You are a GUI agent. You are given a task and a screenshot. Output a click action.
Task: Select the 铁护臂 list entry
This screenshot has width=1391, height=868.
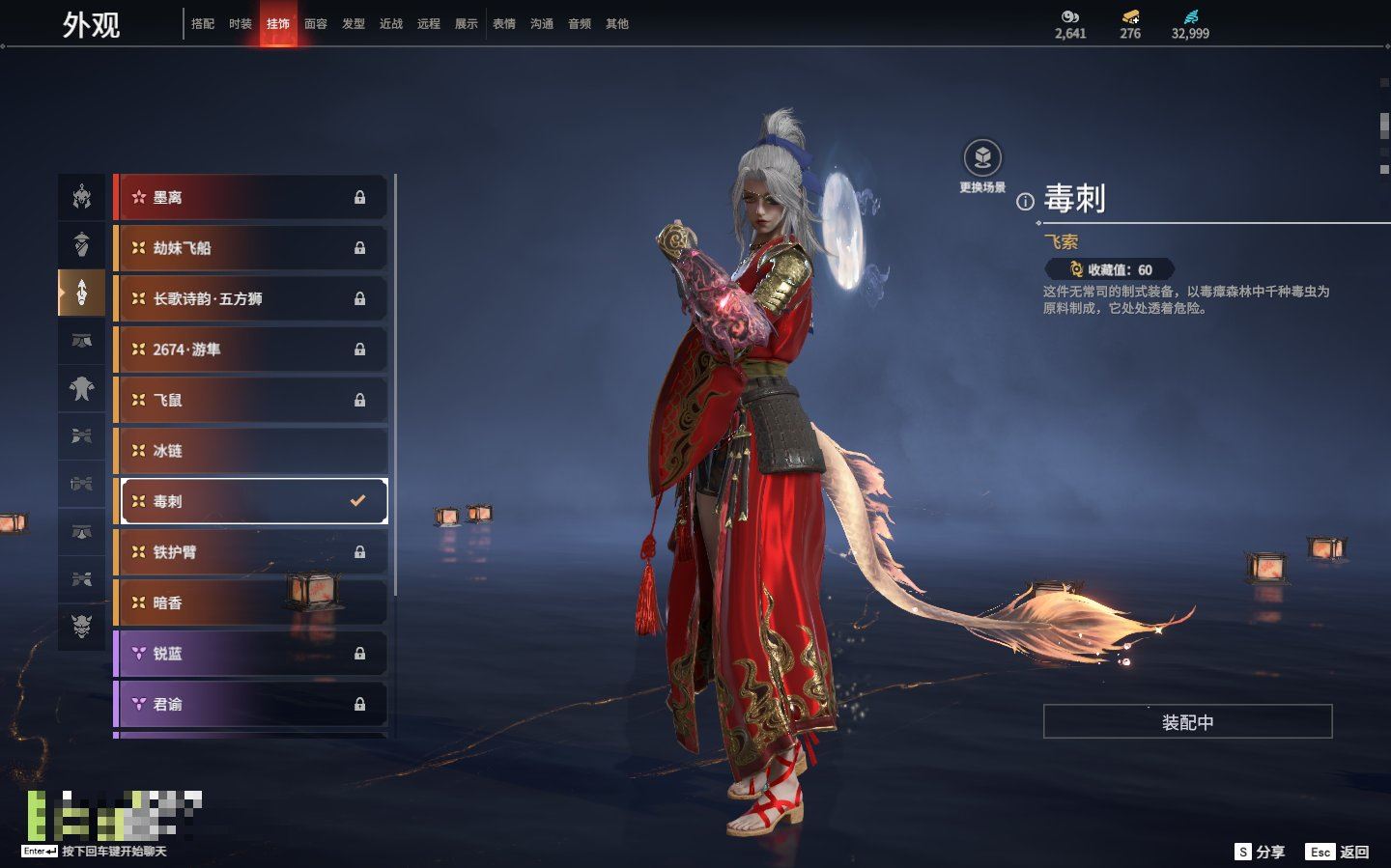click(x=251, y=552)
